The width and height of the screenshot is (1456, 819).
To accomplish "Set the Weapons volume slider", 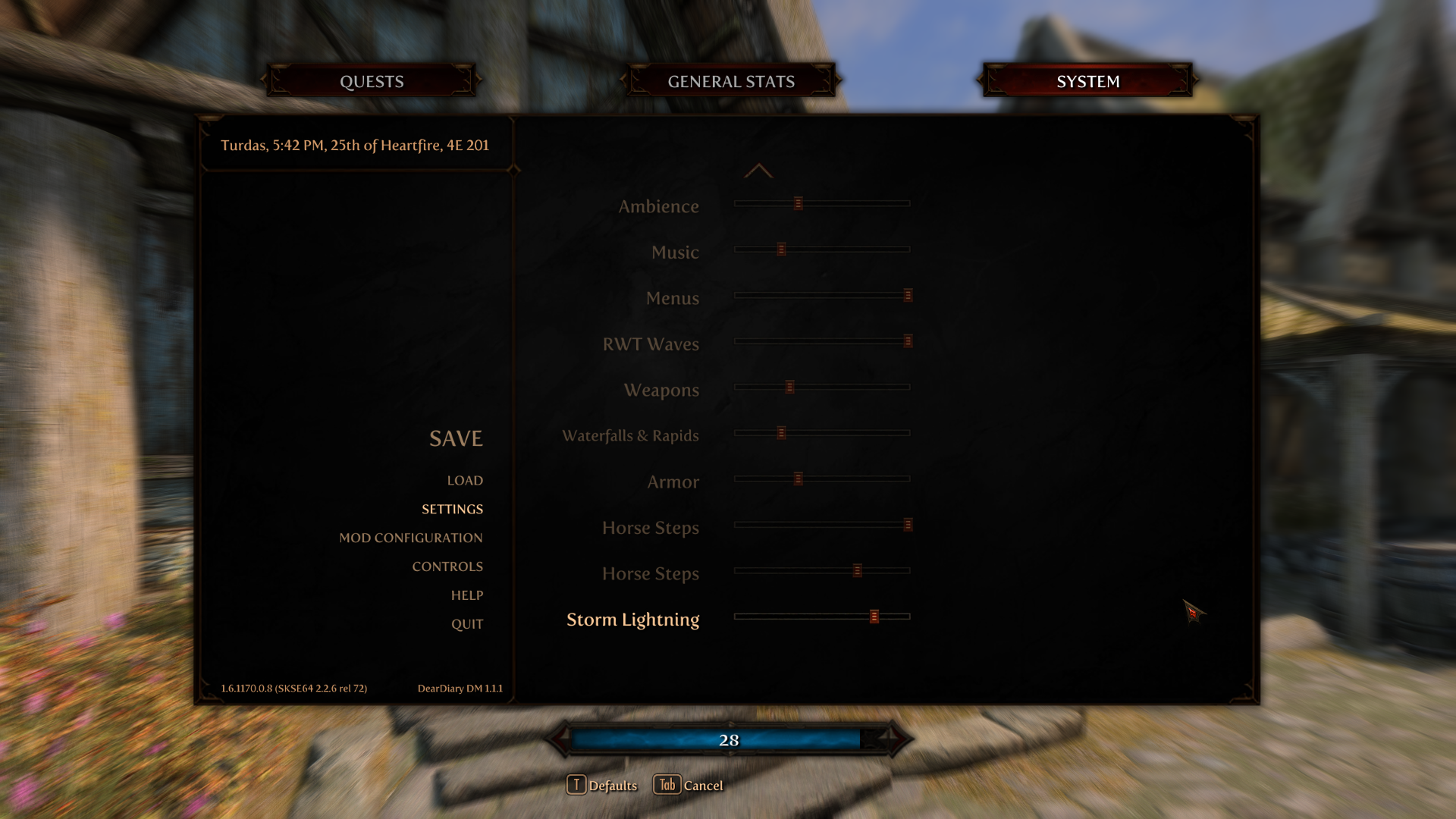I will 789,388.
